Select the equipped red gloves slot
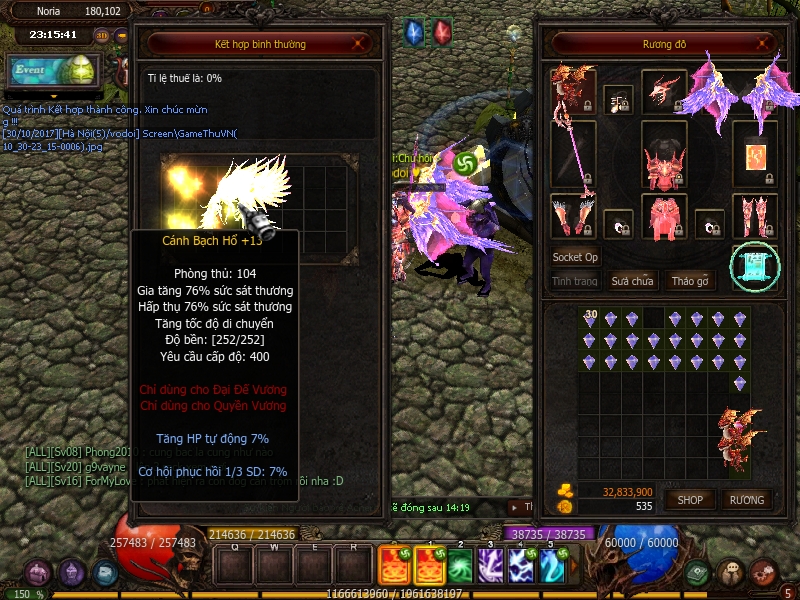 point(573,216)
